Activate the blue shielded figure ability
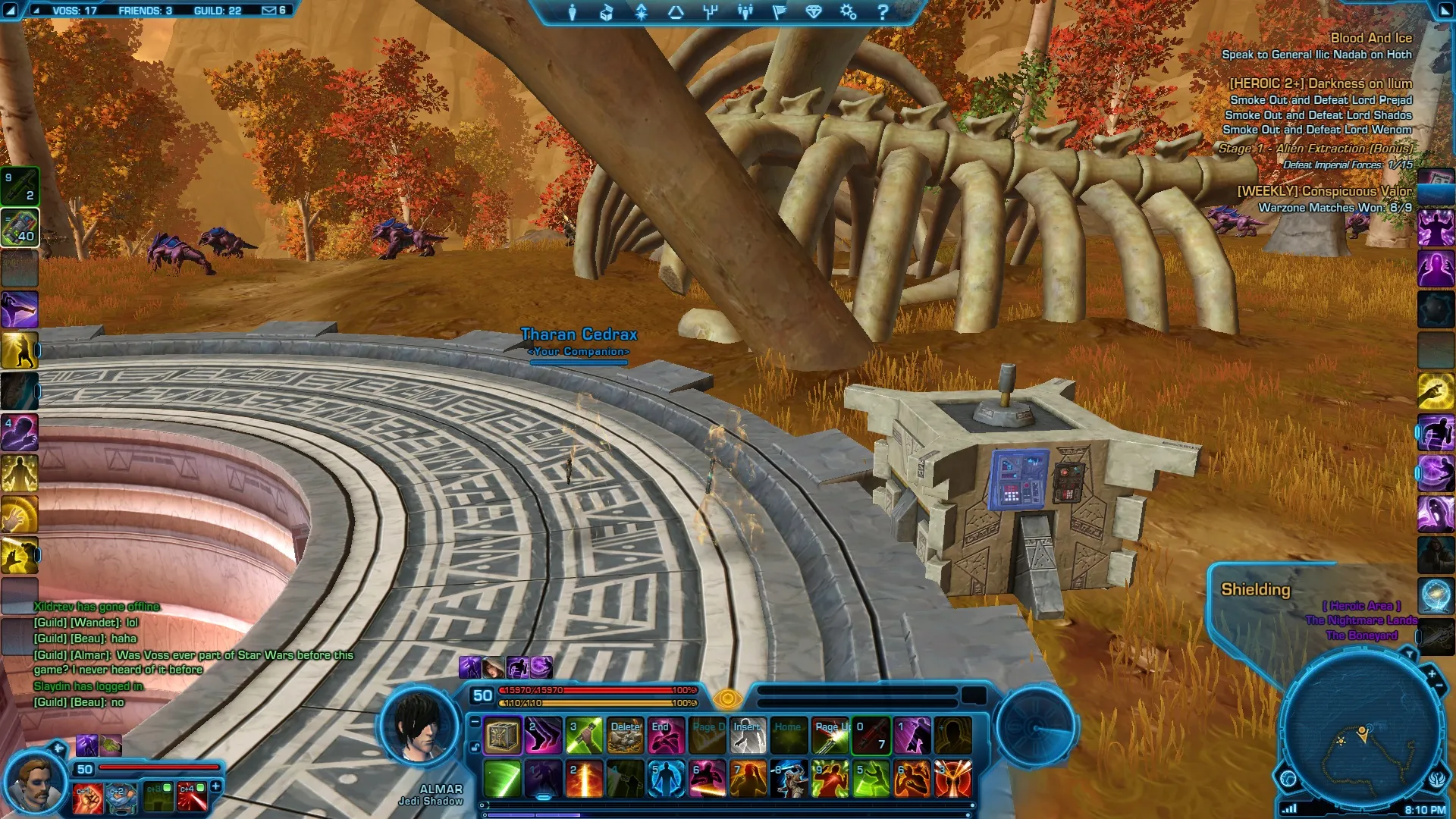 [666, 780]
